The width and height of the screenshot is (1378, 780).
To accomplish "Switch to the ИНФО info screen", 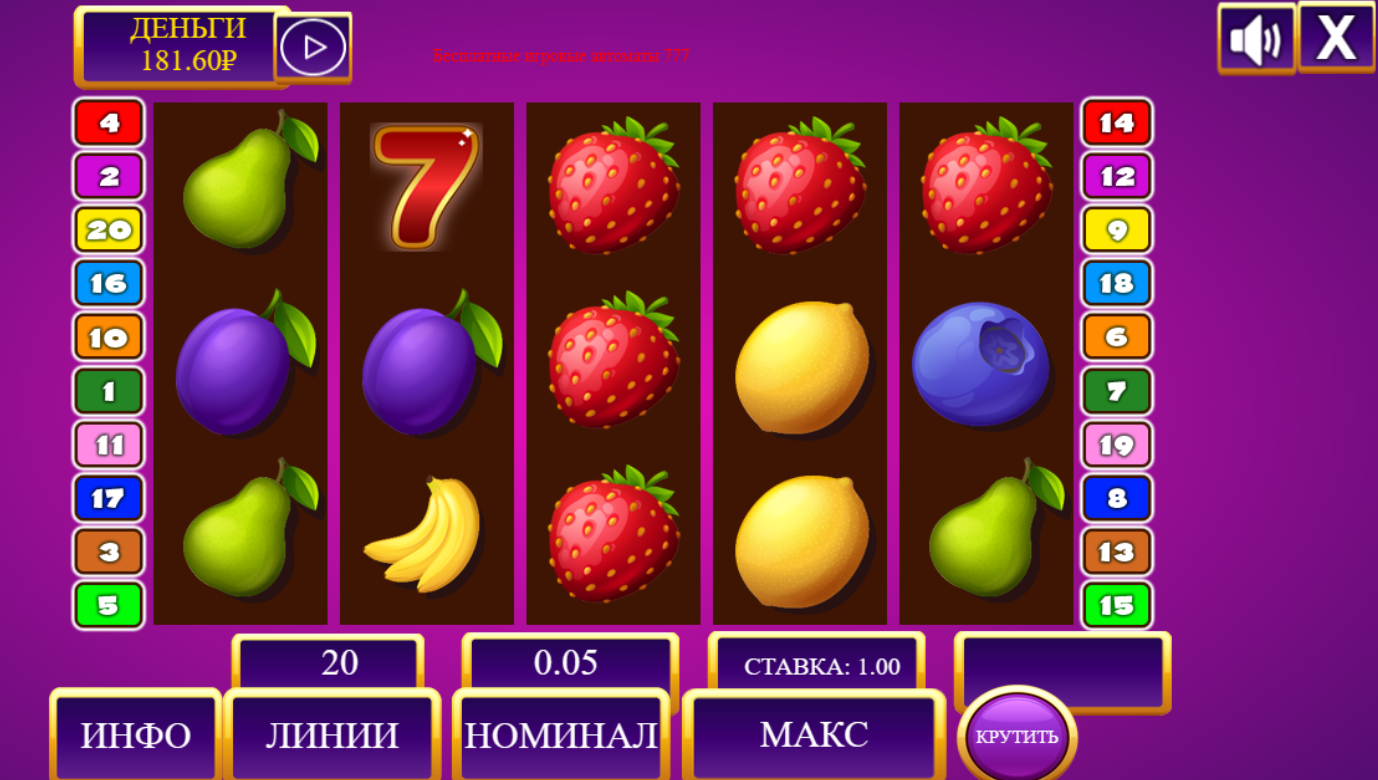I will pyautogui.click(x=135, y=737).
